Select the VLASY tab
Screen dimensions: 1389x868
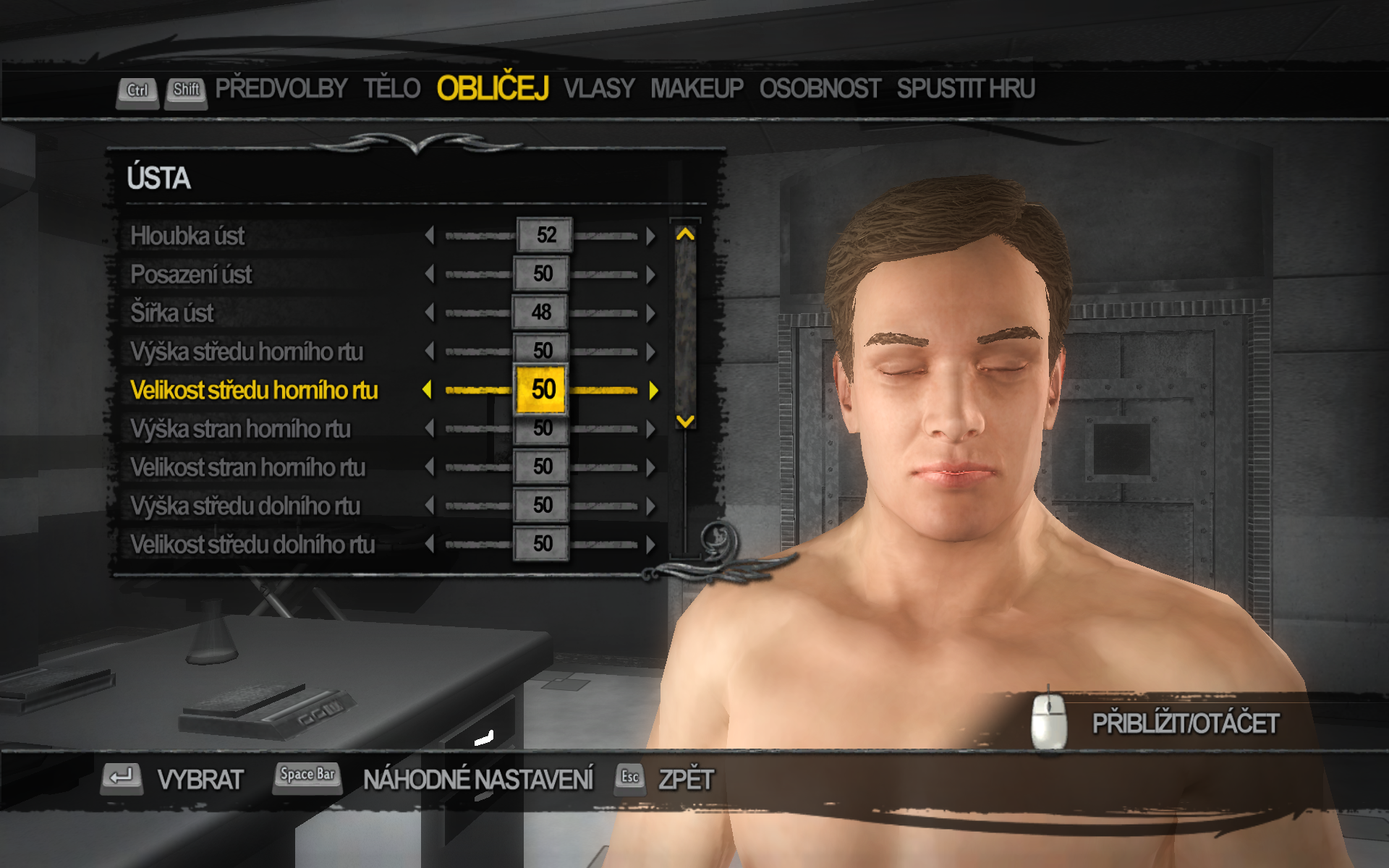[x=598, y=89]
